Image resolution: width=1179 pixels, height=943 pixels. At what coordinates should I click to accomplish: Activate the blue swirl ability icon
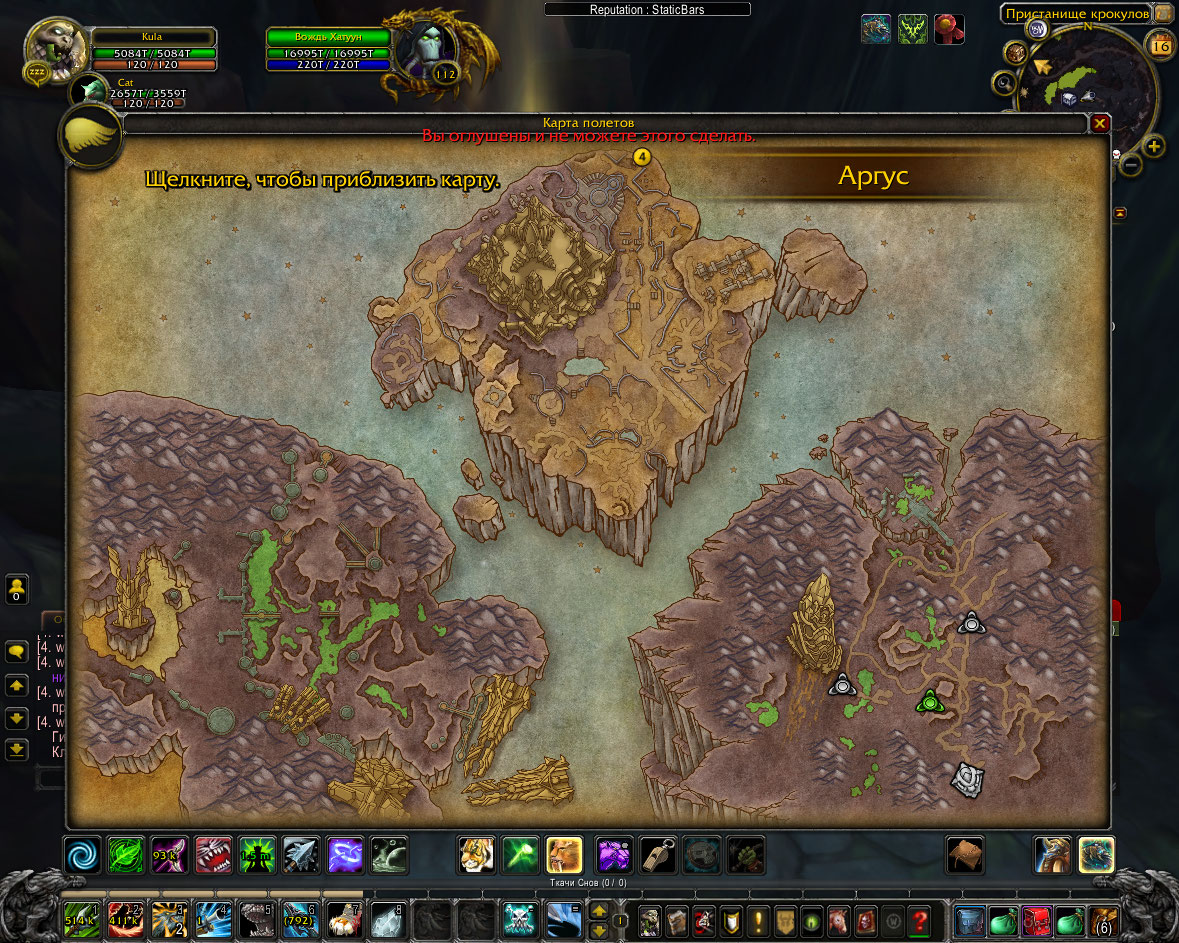click(83, 855)
